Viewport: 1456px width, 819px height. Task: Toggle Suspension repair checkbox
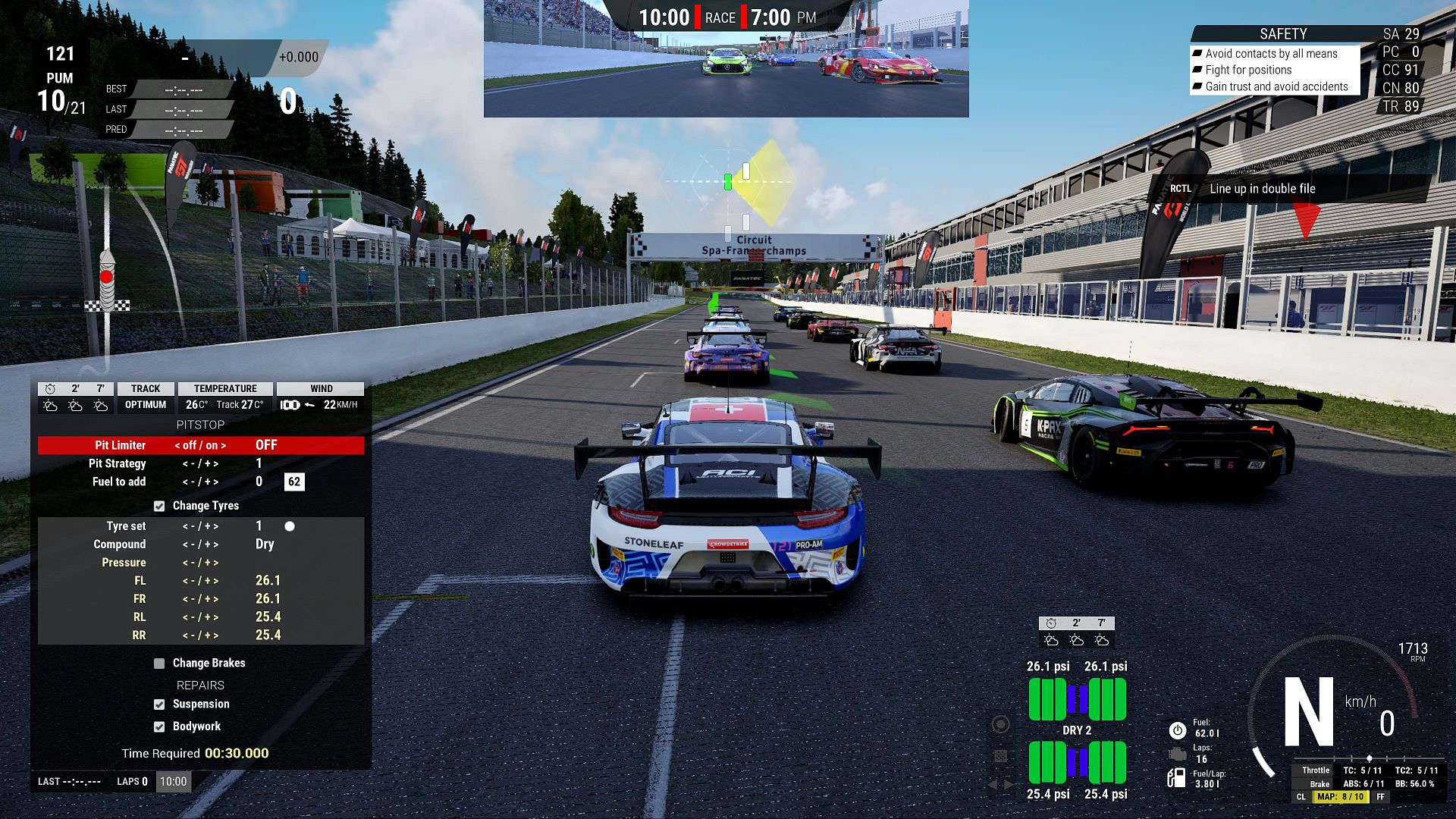159,704
